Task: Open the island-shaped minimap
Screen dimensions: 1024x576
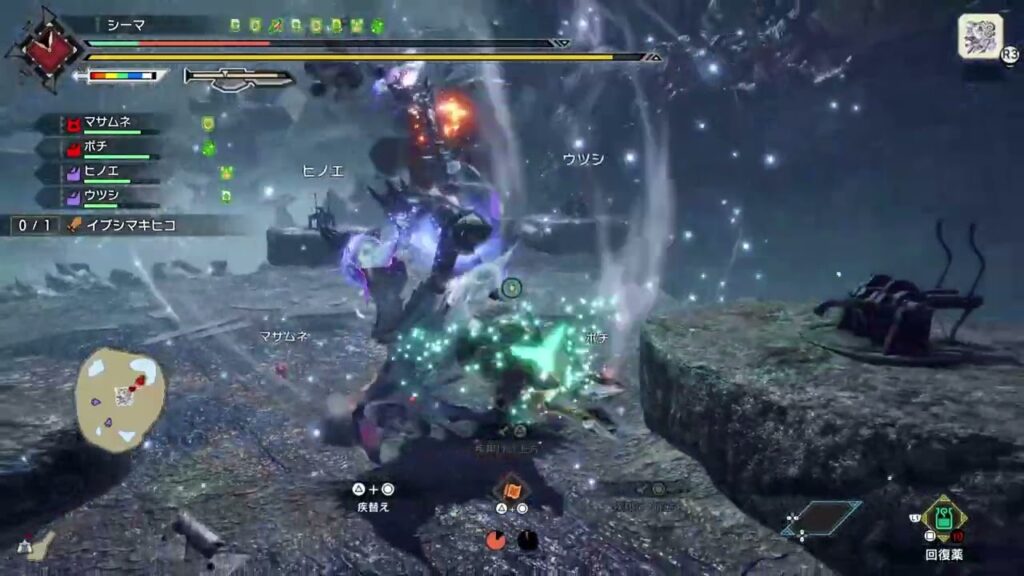Action: click(120, 398)
